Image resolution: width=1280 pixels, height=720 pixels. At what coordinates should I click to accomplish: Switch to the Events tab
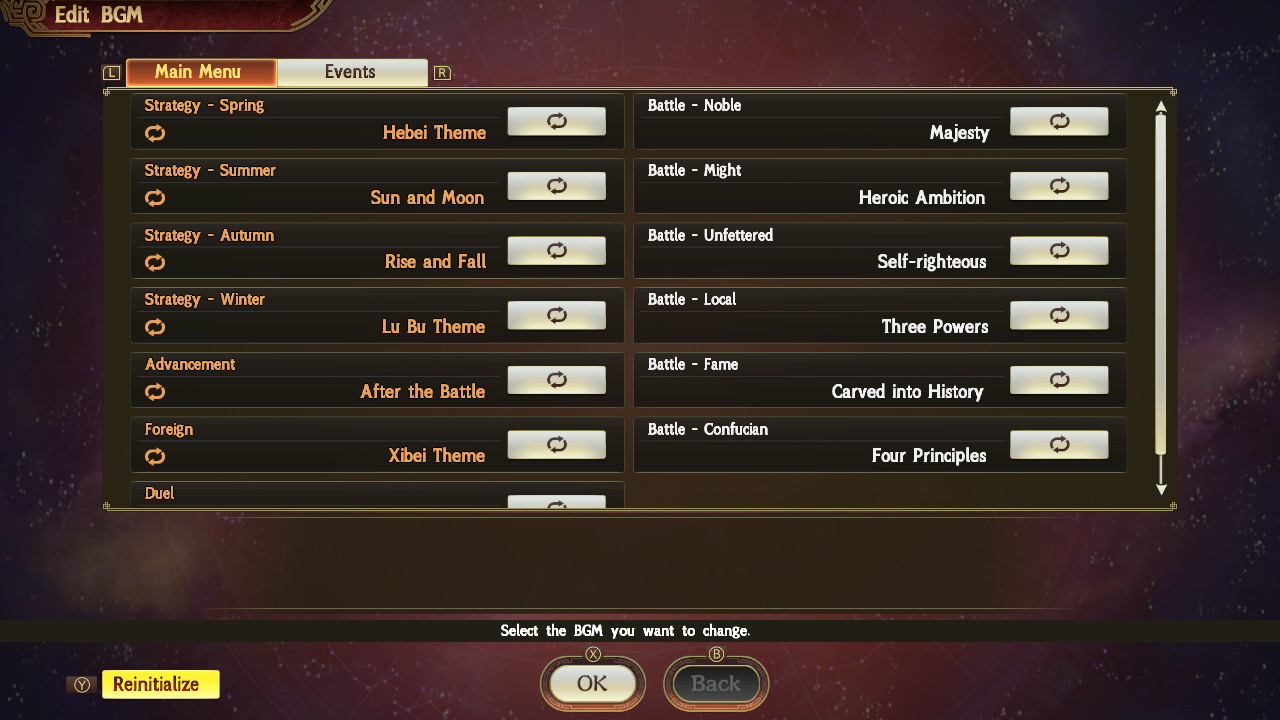352,71
